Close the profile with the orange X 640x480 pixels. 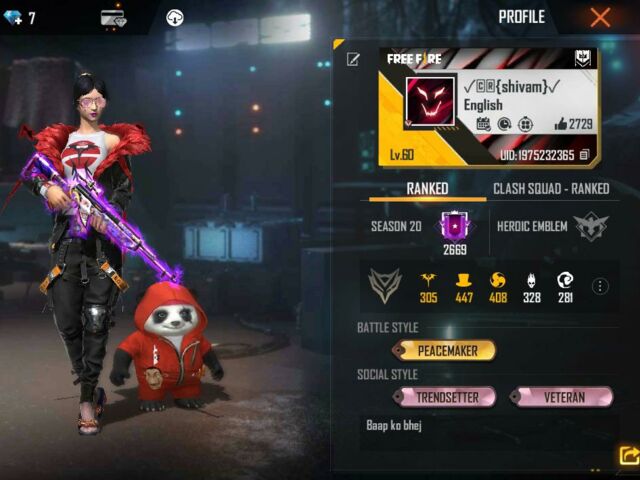(600, 17)
